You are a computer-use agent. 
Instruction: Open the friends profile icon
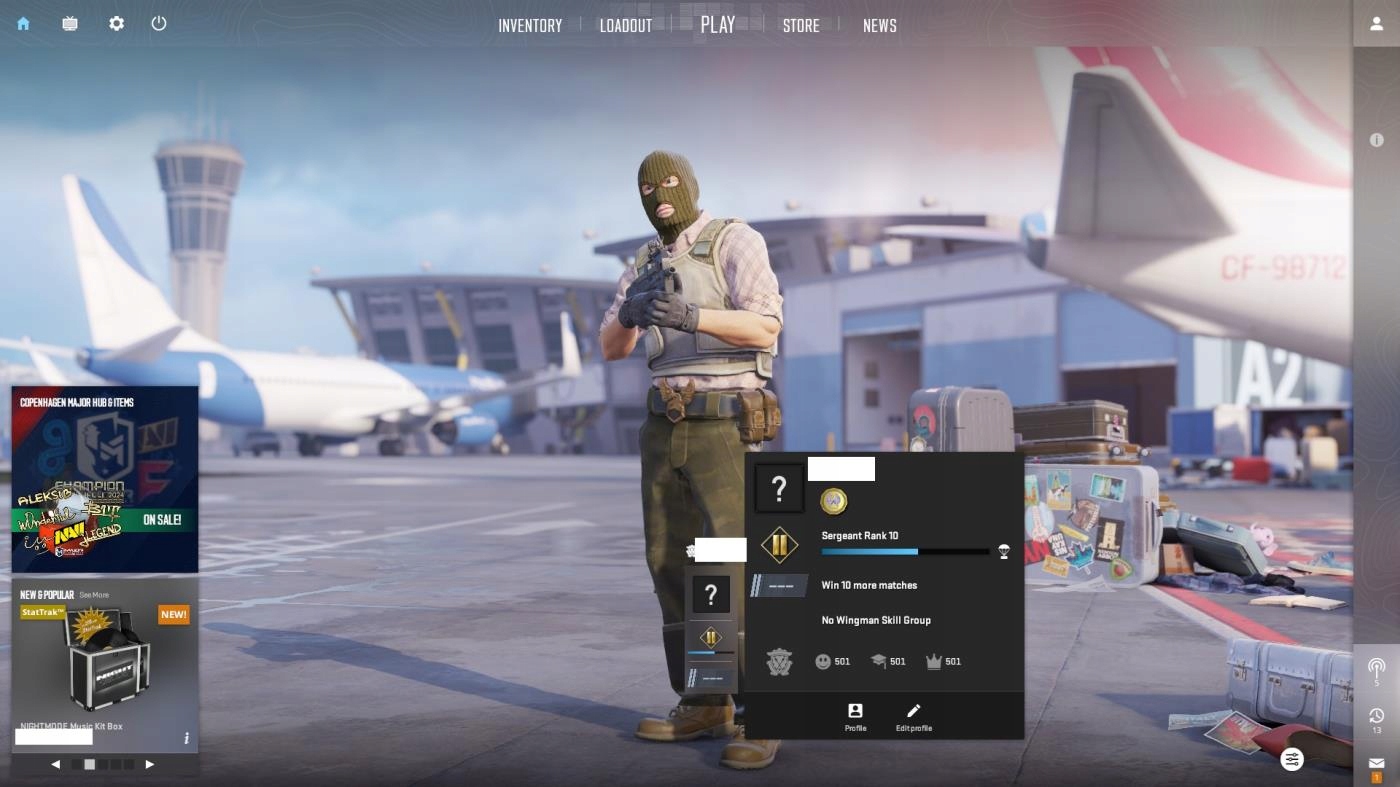point(1376,24)
